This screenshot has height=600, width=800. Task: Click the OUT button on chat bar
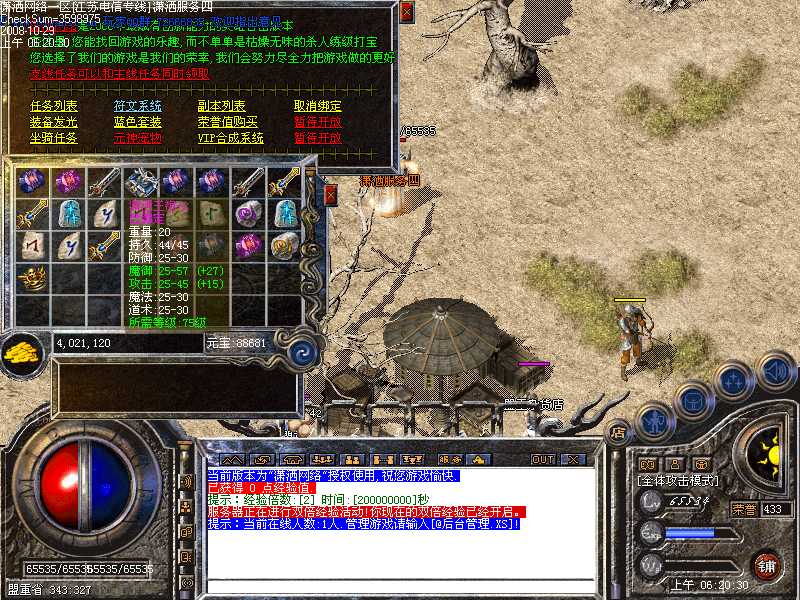click(542, 459)
